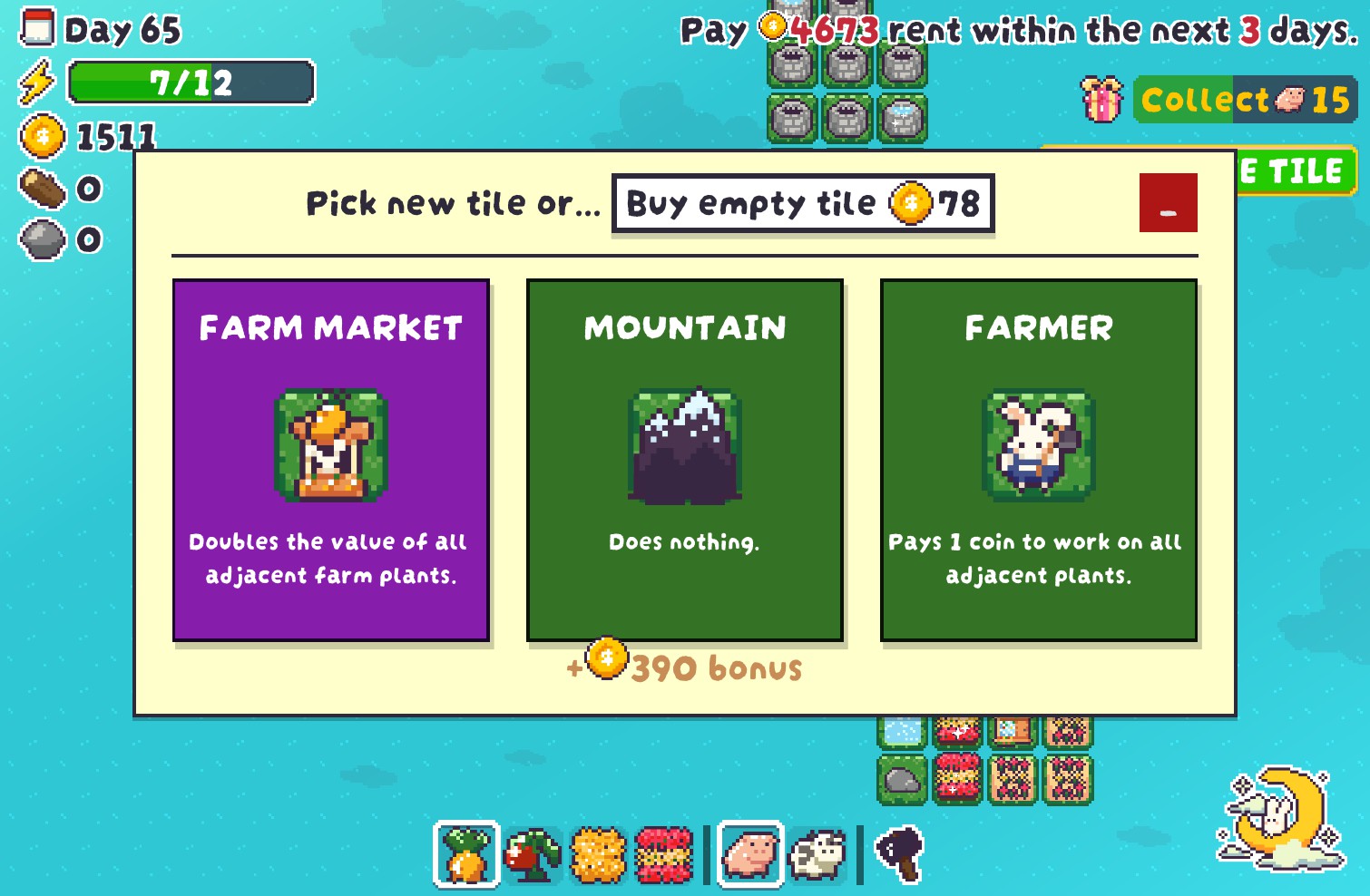The height and width of the screenshot is (896, 1370).
Task: Click the green energy bar showing 7/12
Action: [x=191, y=83]
